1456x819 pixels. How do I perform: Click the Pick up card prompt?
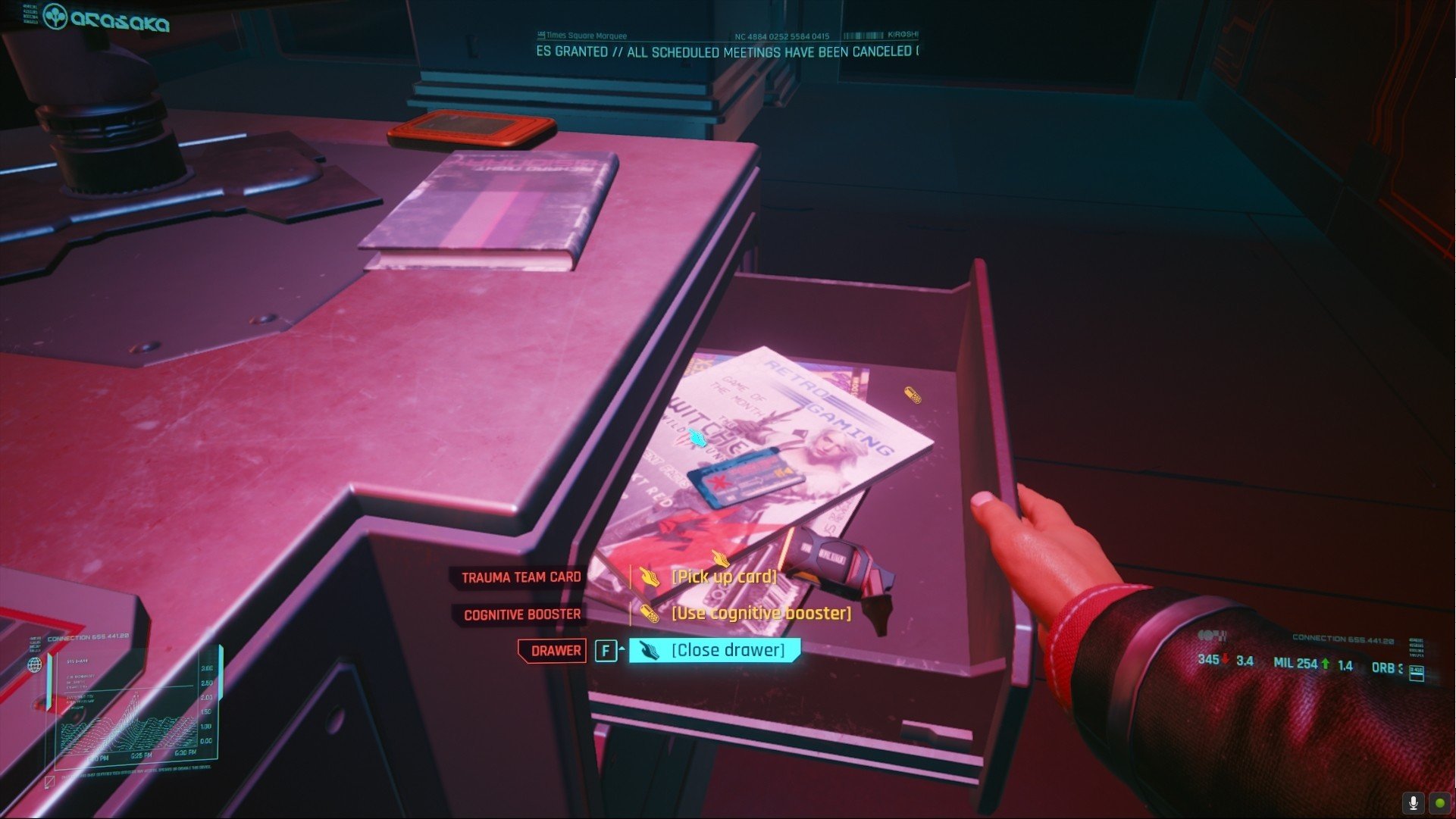[724, 575]
